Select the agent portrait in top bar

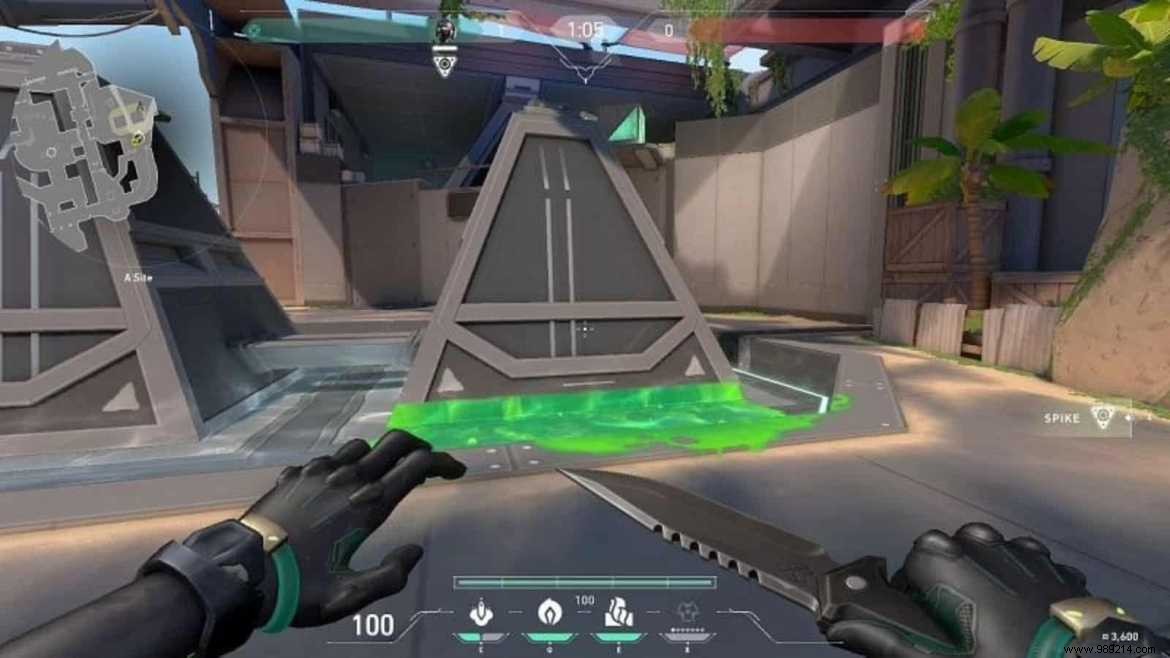point(445,30)
